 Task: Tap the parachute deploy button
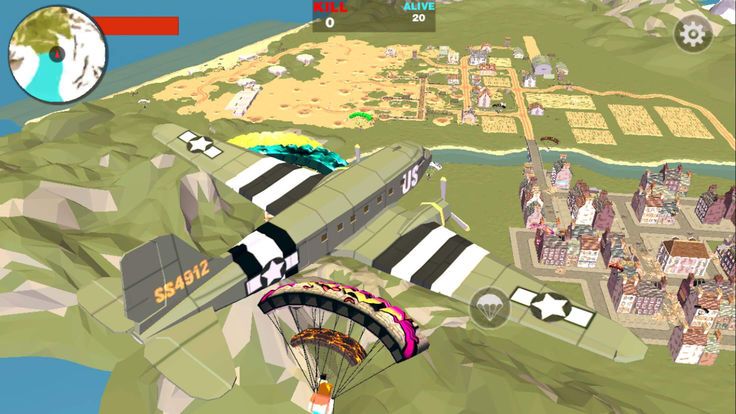tap(487, 305)
